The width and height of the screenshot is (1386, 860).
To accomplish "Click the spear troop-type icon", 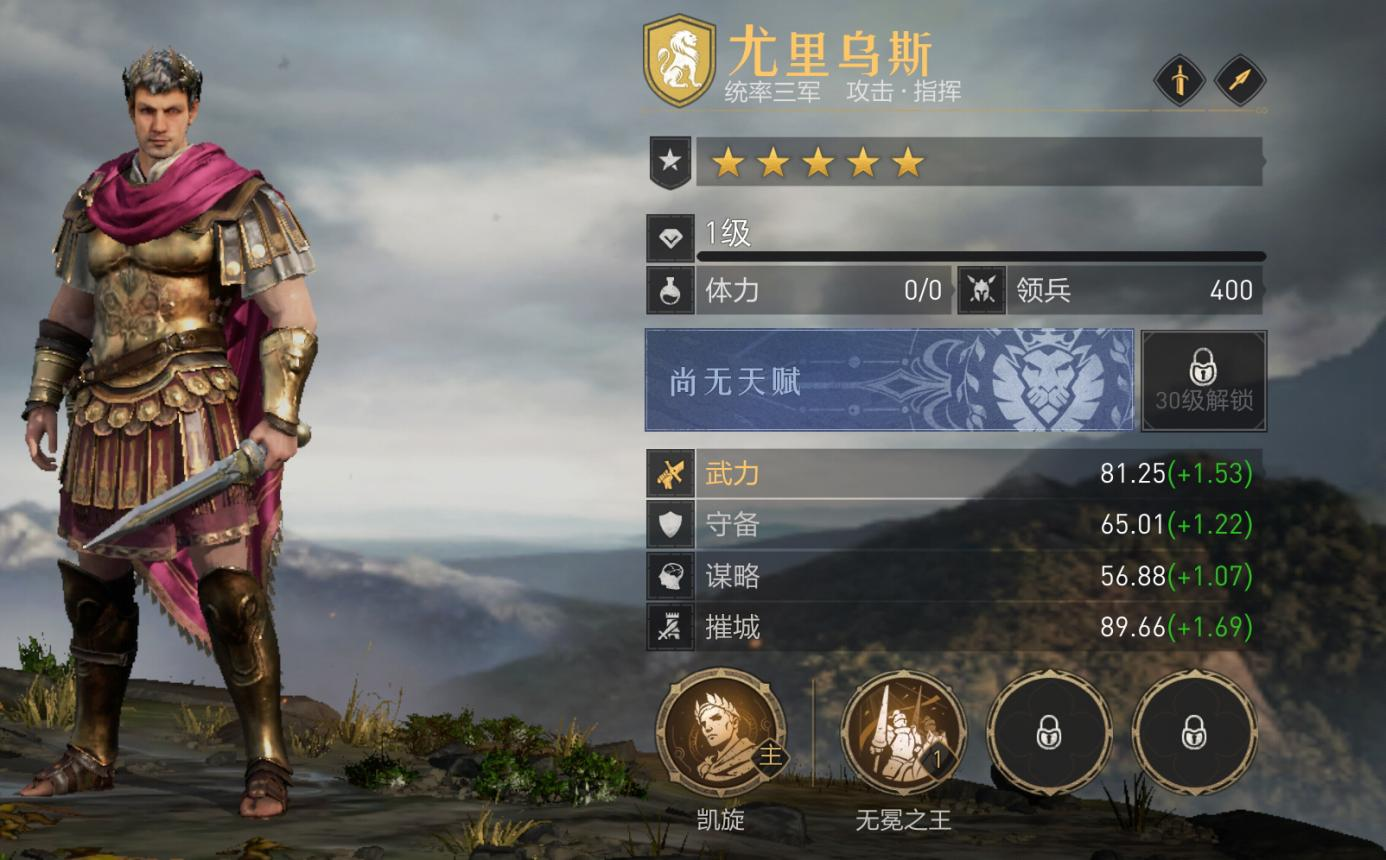I will (x=1240, y=80).
